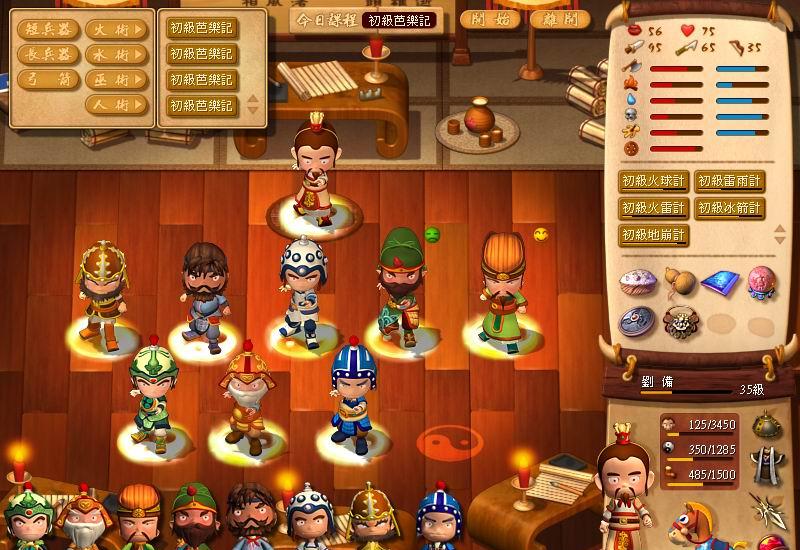Choose the 初級冰箭計 skill
The width and height of the screenshot is (800, 550).
(729, 208)
